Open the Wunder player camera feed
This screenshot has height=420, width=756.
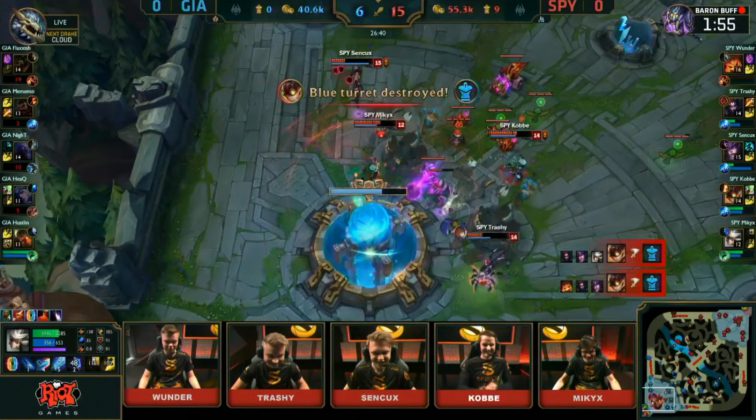(171, 357)
